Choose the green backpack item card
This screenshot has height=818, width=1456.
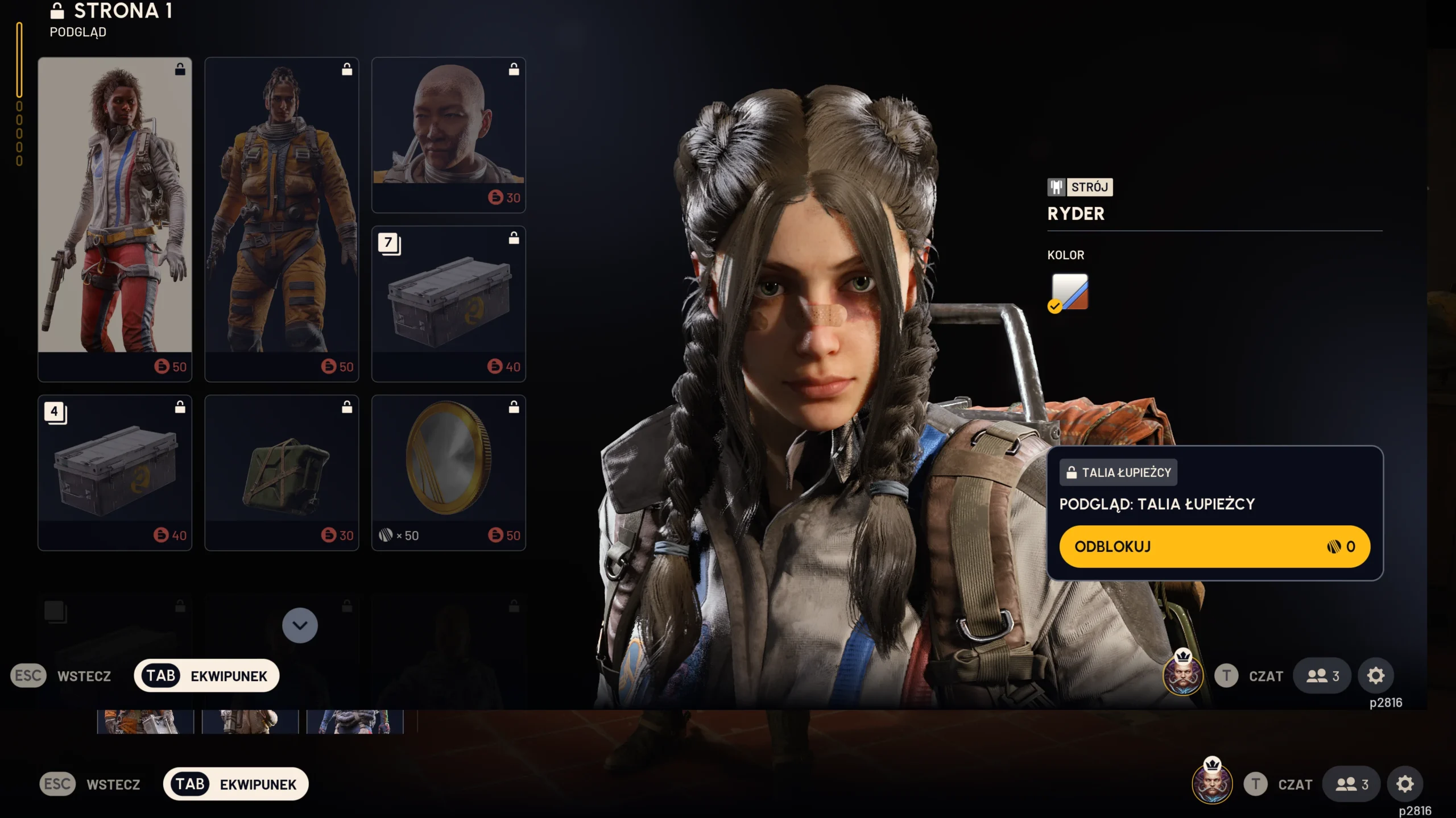click(282, 472)
